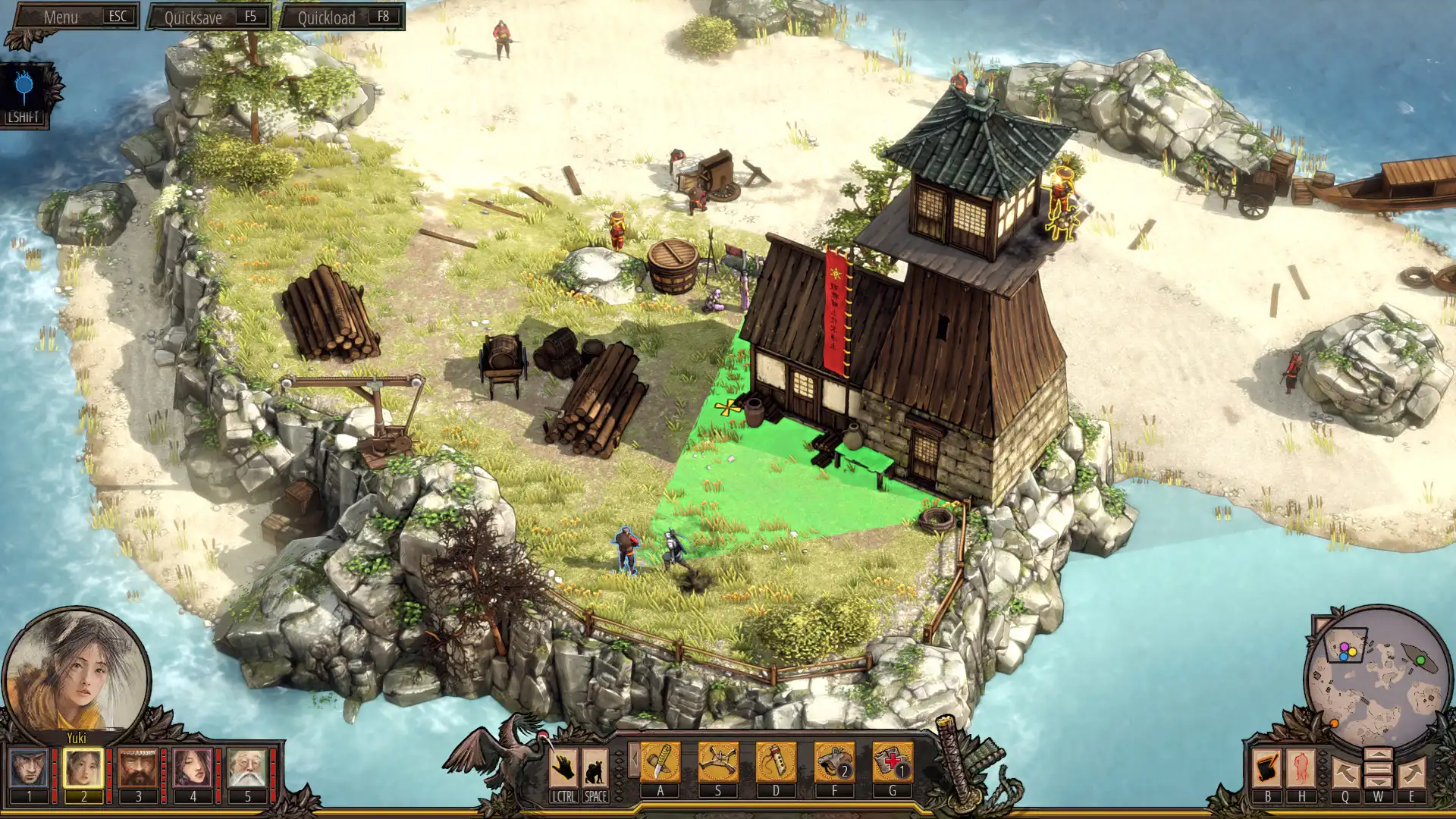Activate Shadow Mode via the LSHIFT icon
Screen dimensions: 1456x819
tap(24, 85)
